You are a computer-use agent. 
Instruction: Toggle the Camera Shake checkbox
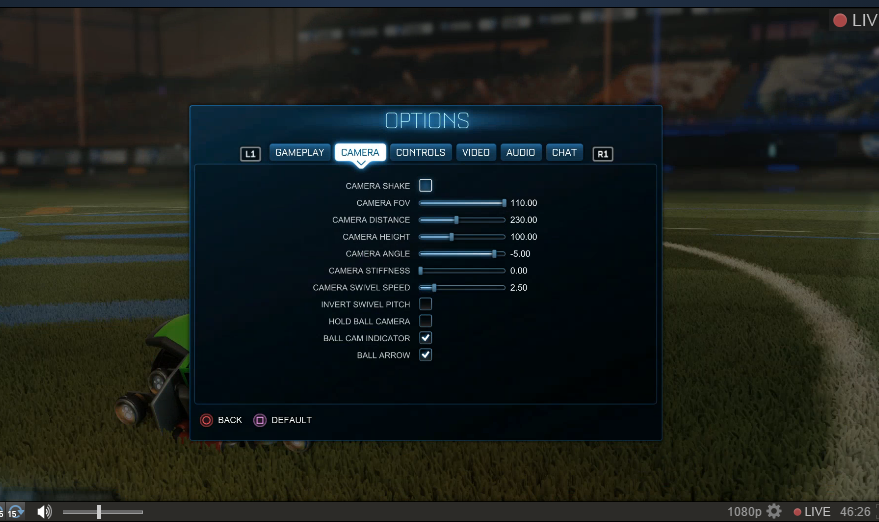pyautogui.click(x=426, y=185)
